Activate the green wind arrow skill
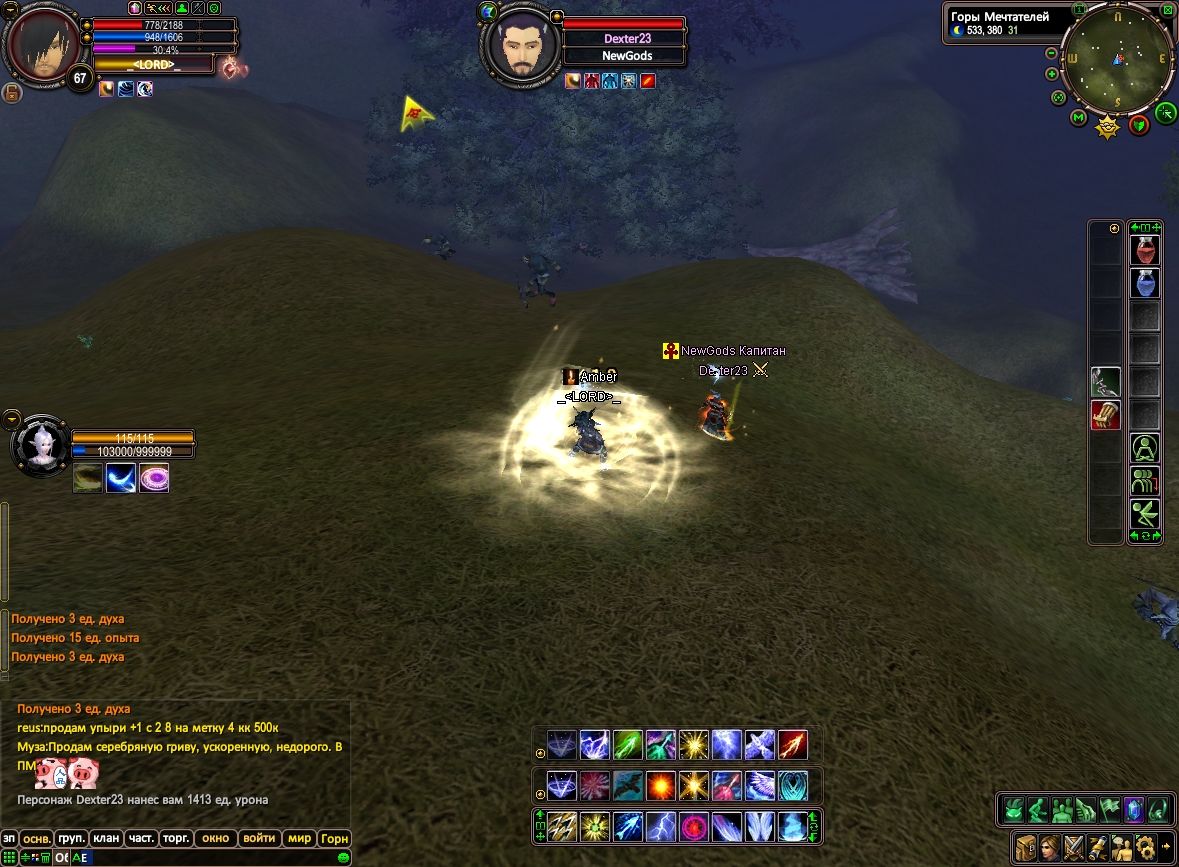Image resolution: width=1179 pixels, height=867 pixels. (x=627, y=745)
